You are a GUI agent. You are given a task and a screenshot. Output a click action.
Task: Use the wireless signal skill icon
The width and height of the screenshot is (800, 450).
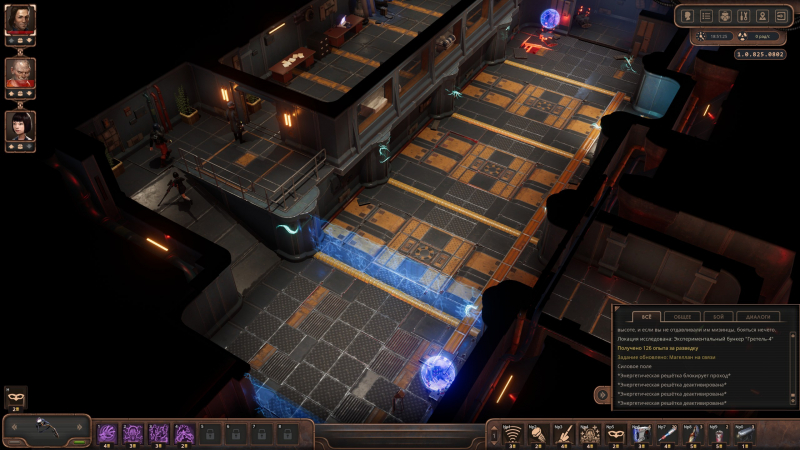coord(513,434)
